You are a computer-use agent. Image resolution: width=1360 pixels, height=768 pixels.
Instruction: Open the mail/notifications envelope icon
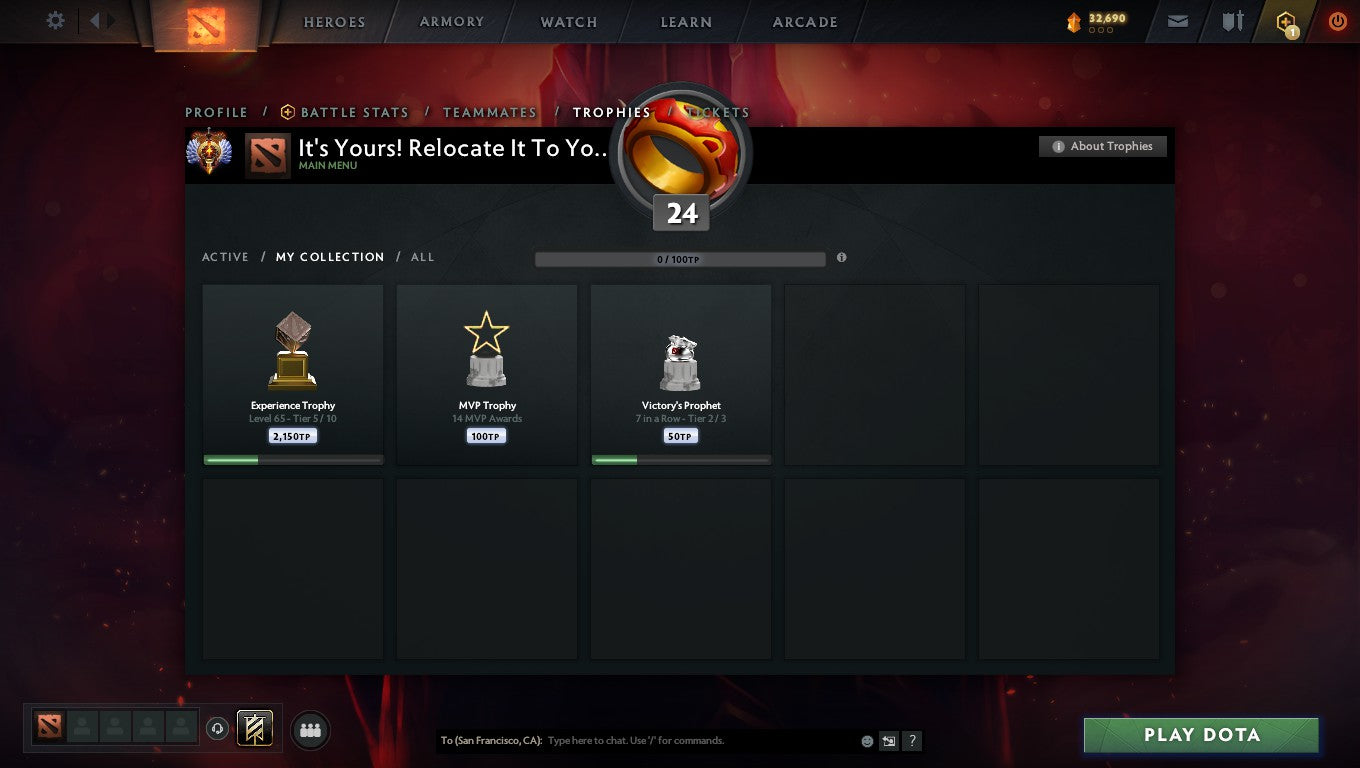(x=1176, y=21)
